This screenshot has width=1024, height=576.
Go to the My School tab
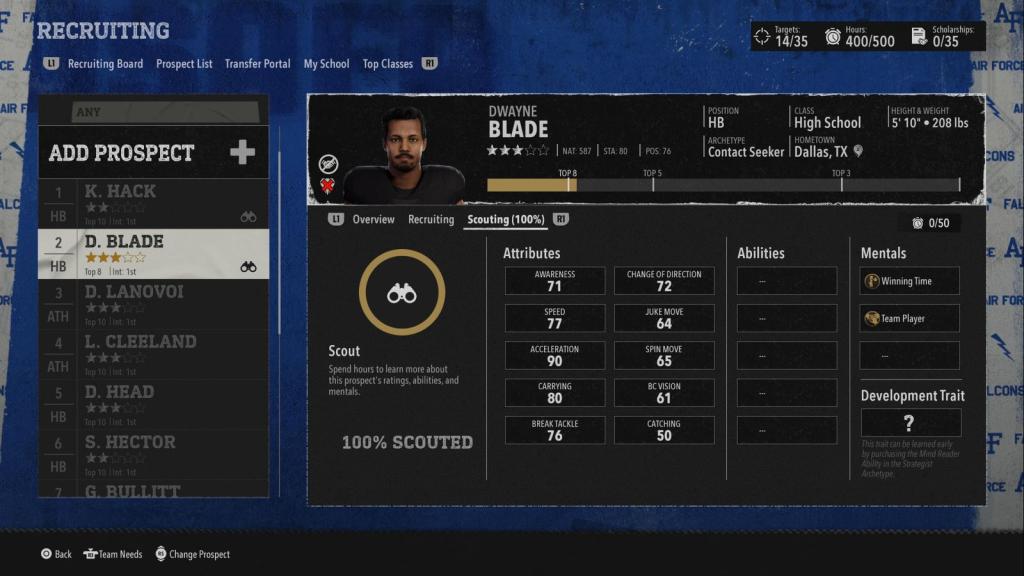click(326, 64)
